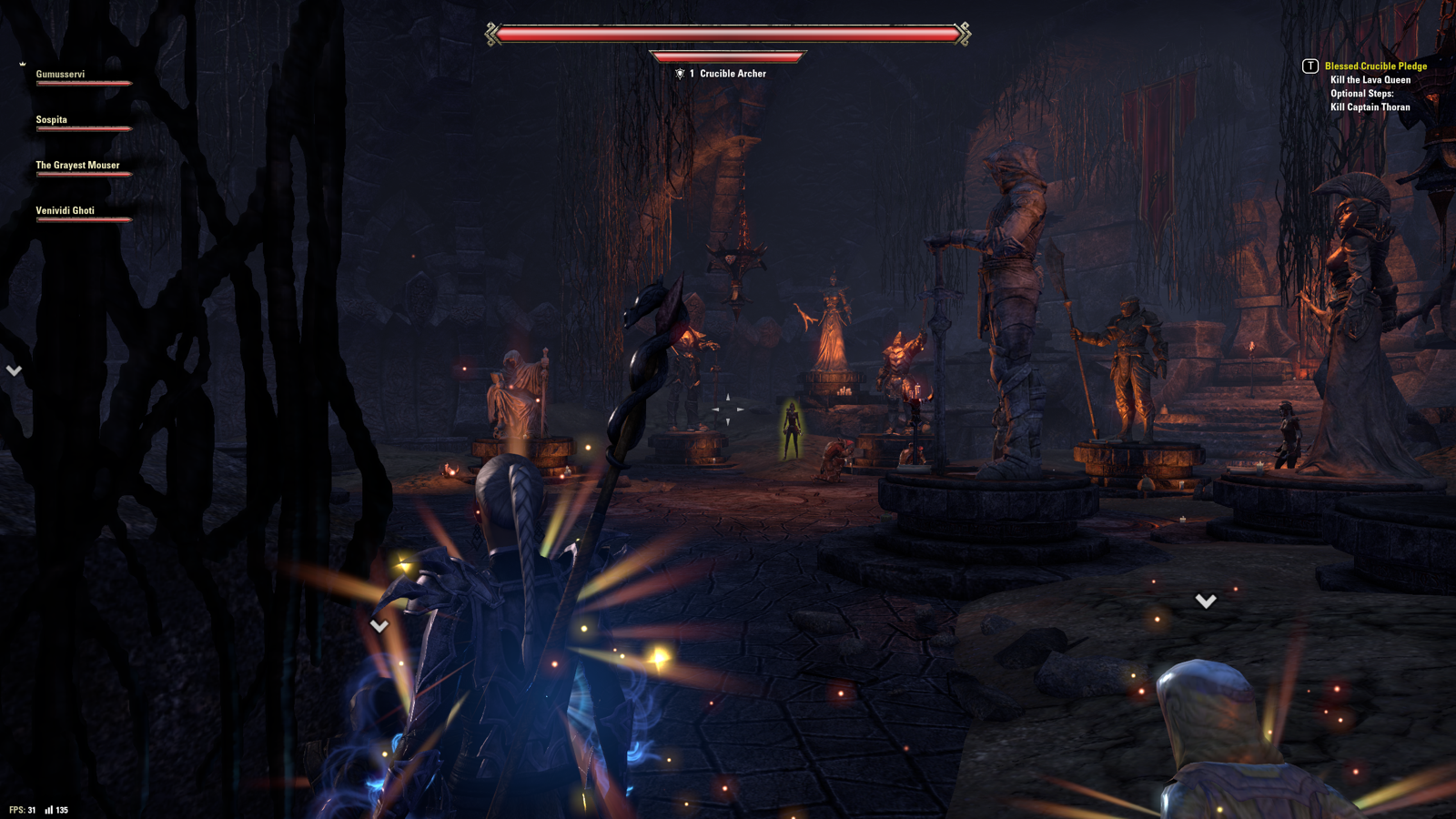
Task: Select group member Sospita
Action: click(x=52, y=120)
